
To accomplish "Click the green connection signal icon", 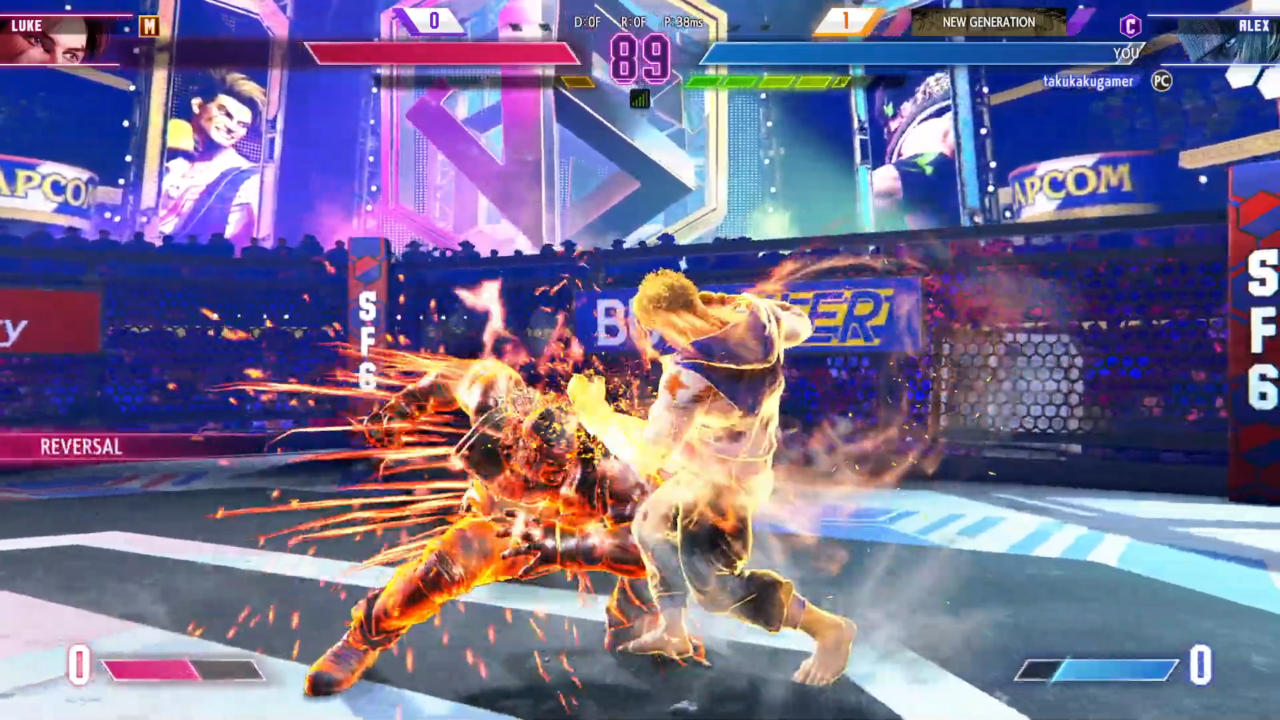I will pyautogui.click(x=640, y=98).
